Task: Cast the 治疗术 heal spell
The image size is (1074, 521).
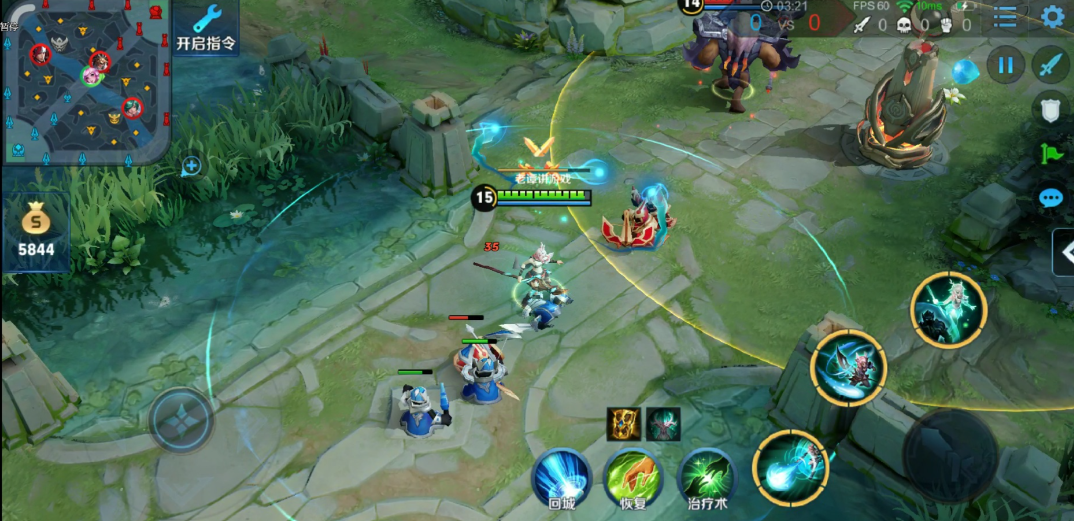Action: pos(707,478)
